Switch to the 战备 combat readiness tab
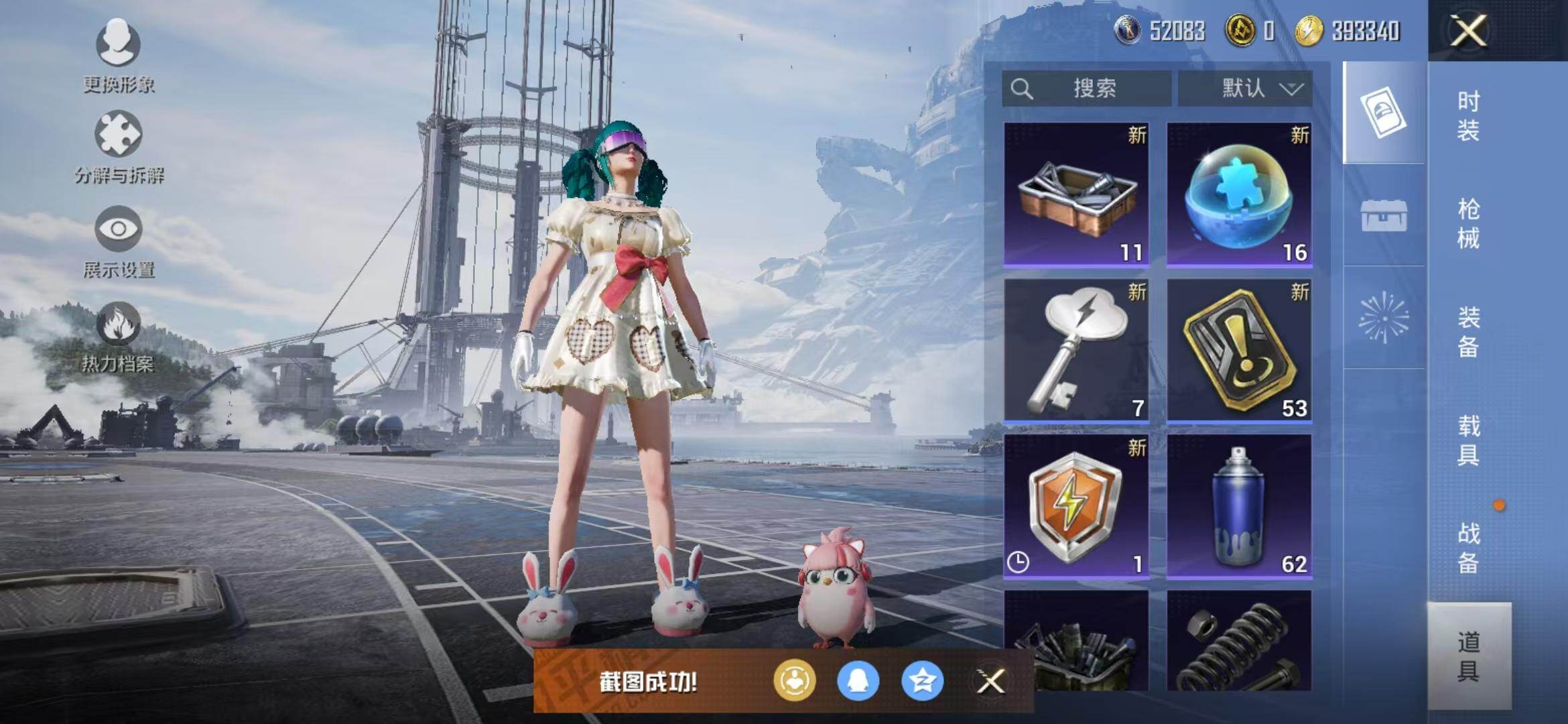The width and height of the screenshot is (1568, 724). (1468, 548)
